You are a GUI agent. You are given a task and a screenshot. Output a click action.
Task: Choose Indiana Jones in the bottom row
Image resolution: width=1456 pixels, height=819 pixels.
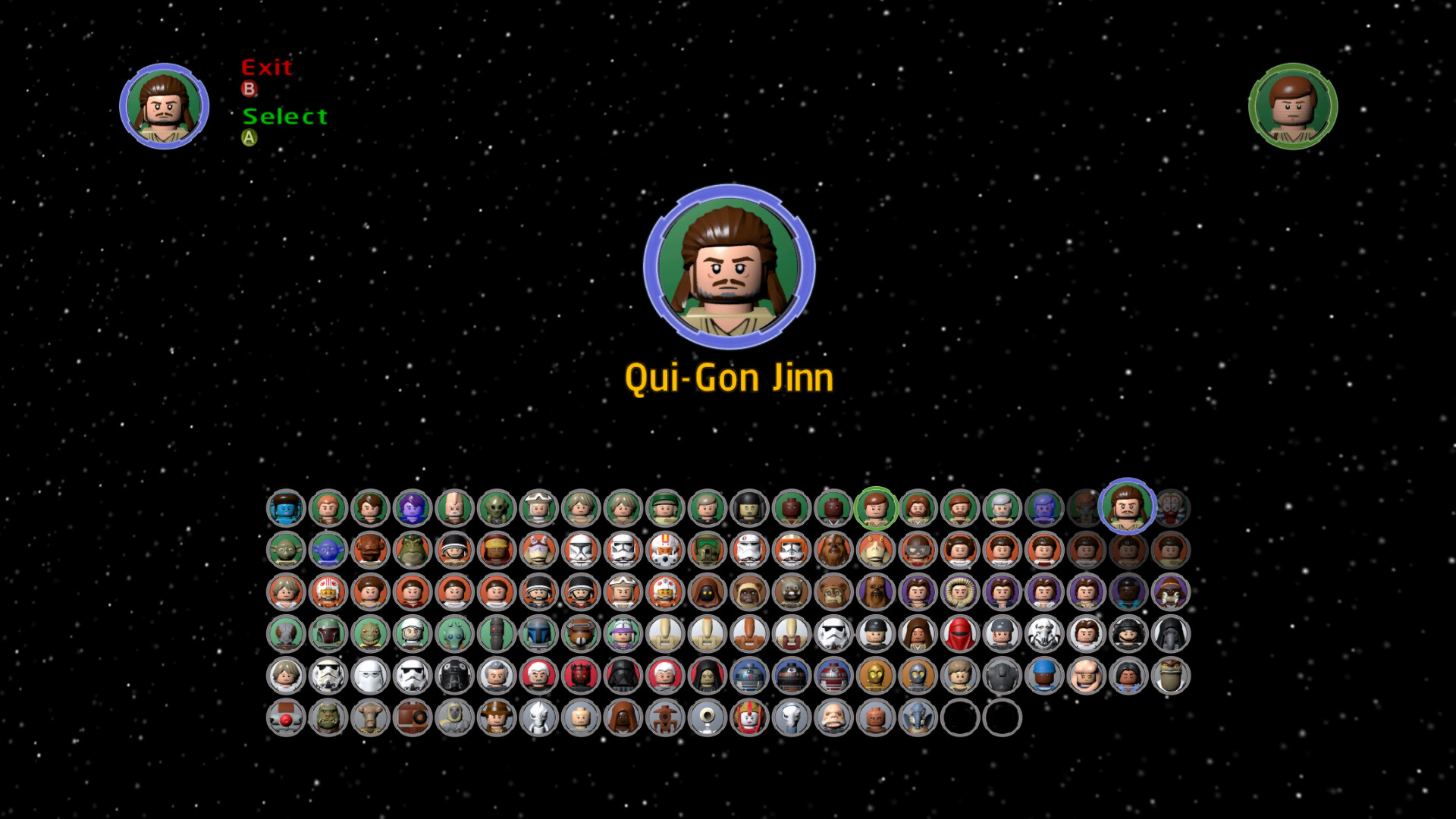pyautogui.click(x=497, y=719)
